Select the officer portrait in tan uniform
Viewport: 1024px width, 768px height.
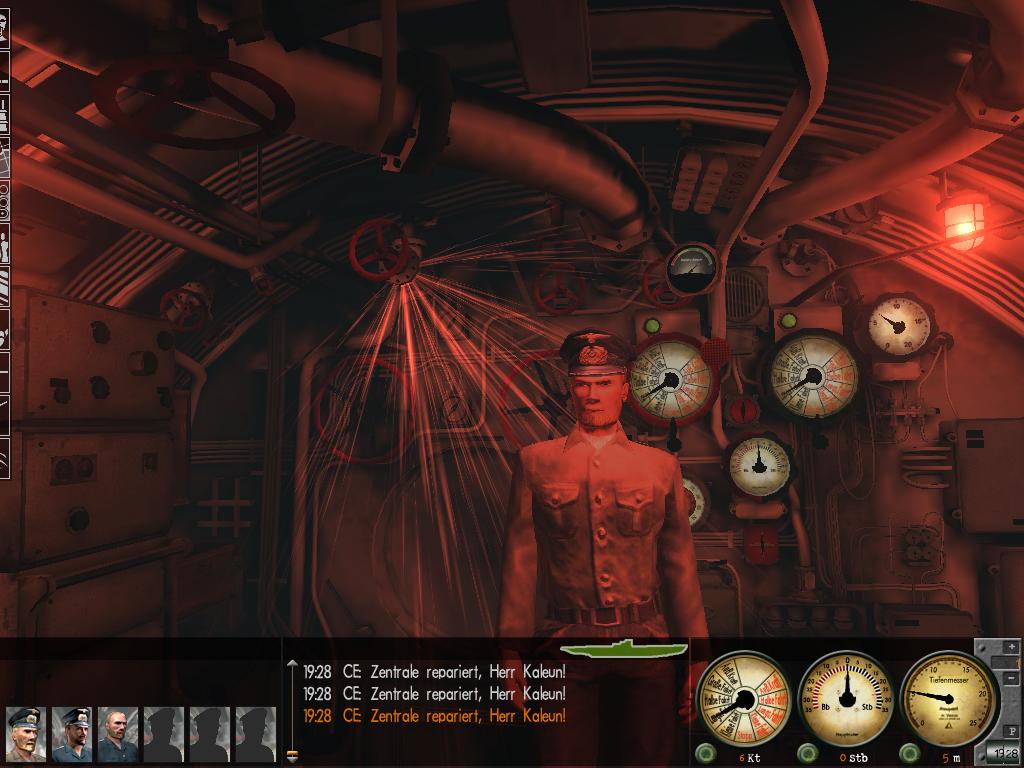(25, 734)
